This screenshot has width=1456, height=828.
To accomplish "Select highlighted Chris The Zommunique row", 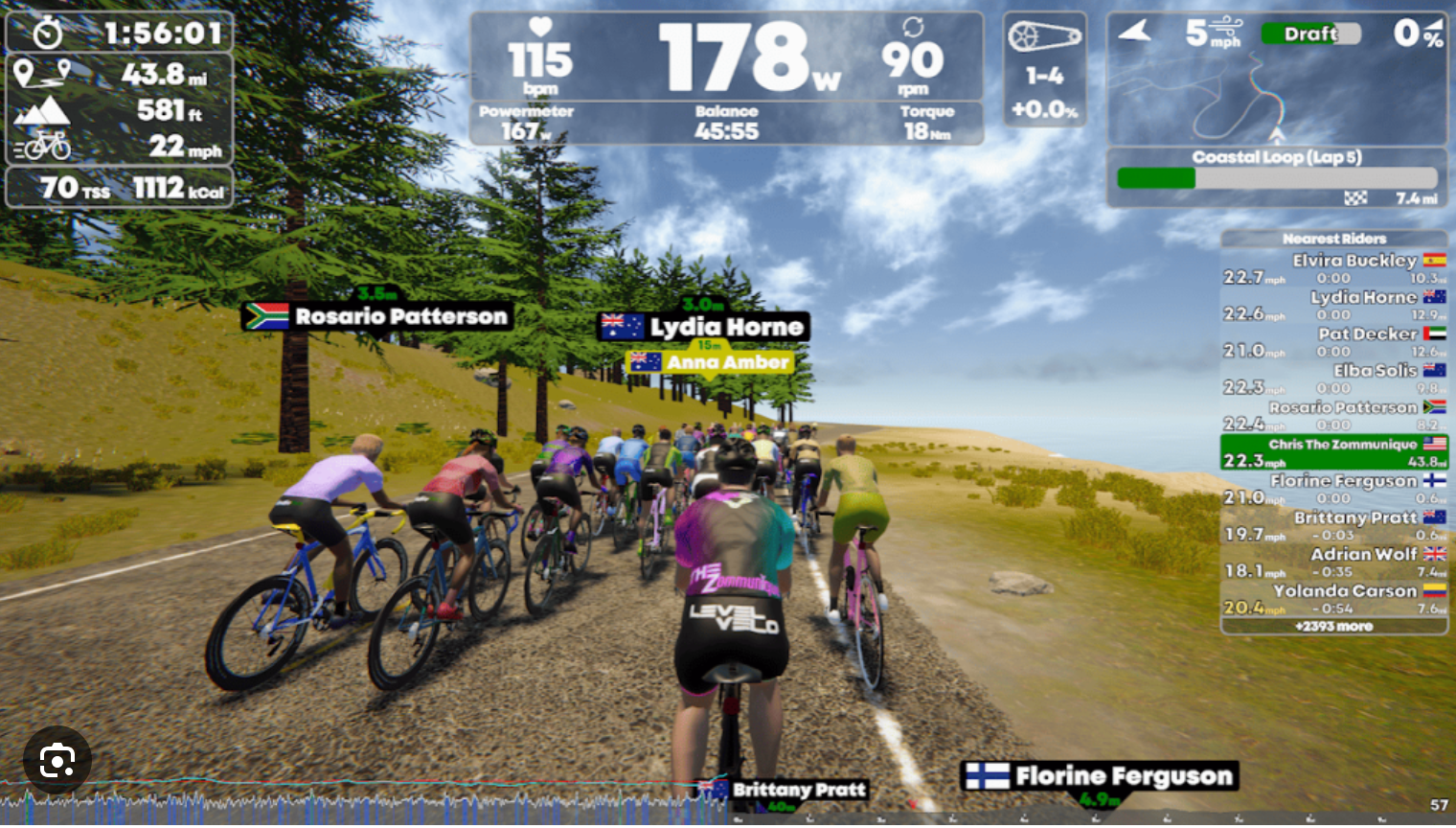I will click(1333, 452).
